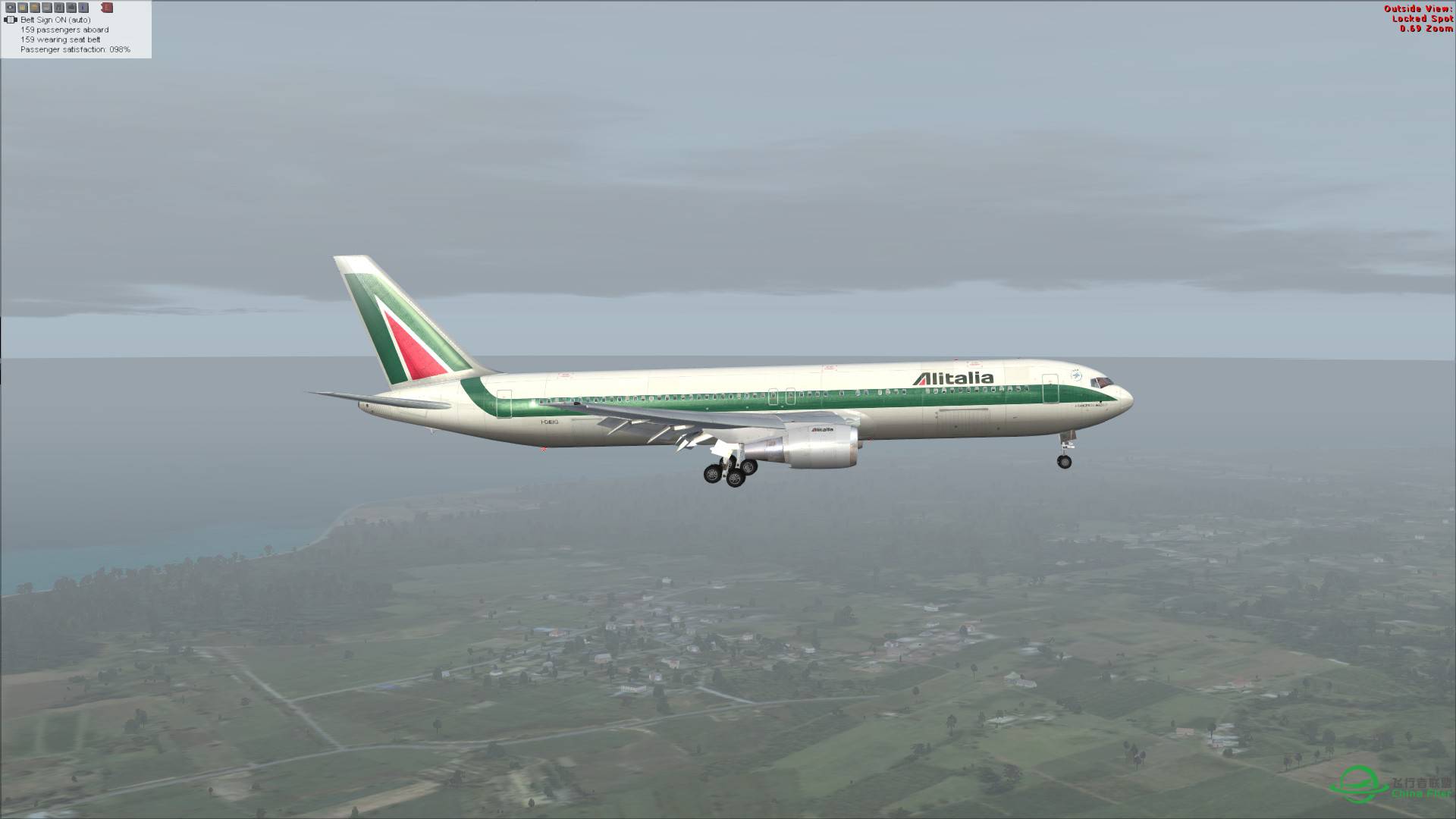Click the 'Belt Sign ON (auto)' status line
Image resolution: width=1456 pixels, height=819 pixels.
[x=56, y=20]
